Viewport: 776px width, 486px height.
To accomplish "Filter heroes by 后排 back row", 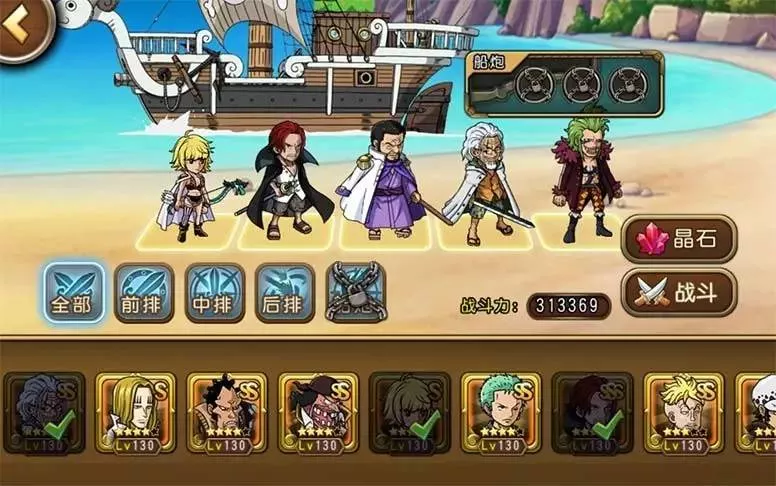I will [x=285, y=292].
